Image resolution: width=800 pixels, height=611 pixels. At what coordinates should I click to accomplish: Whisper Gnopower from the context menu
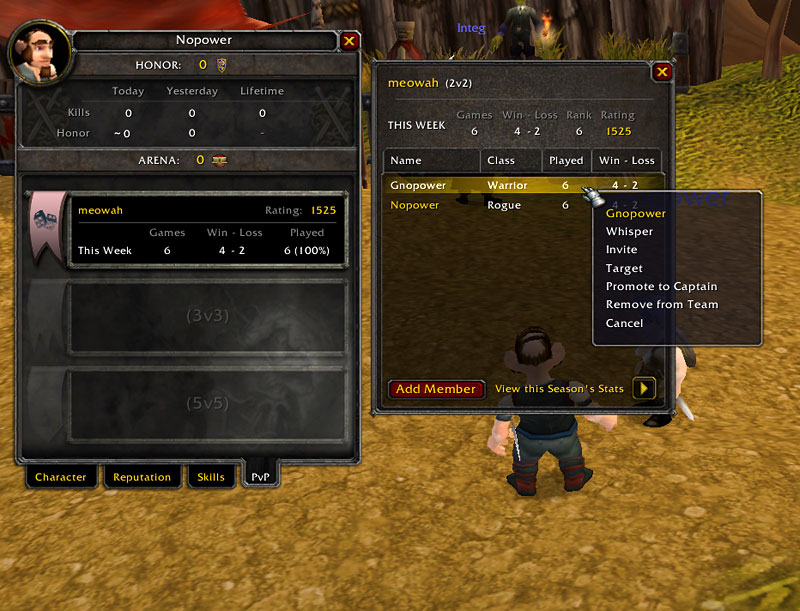coord(629,232)
